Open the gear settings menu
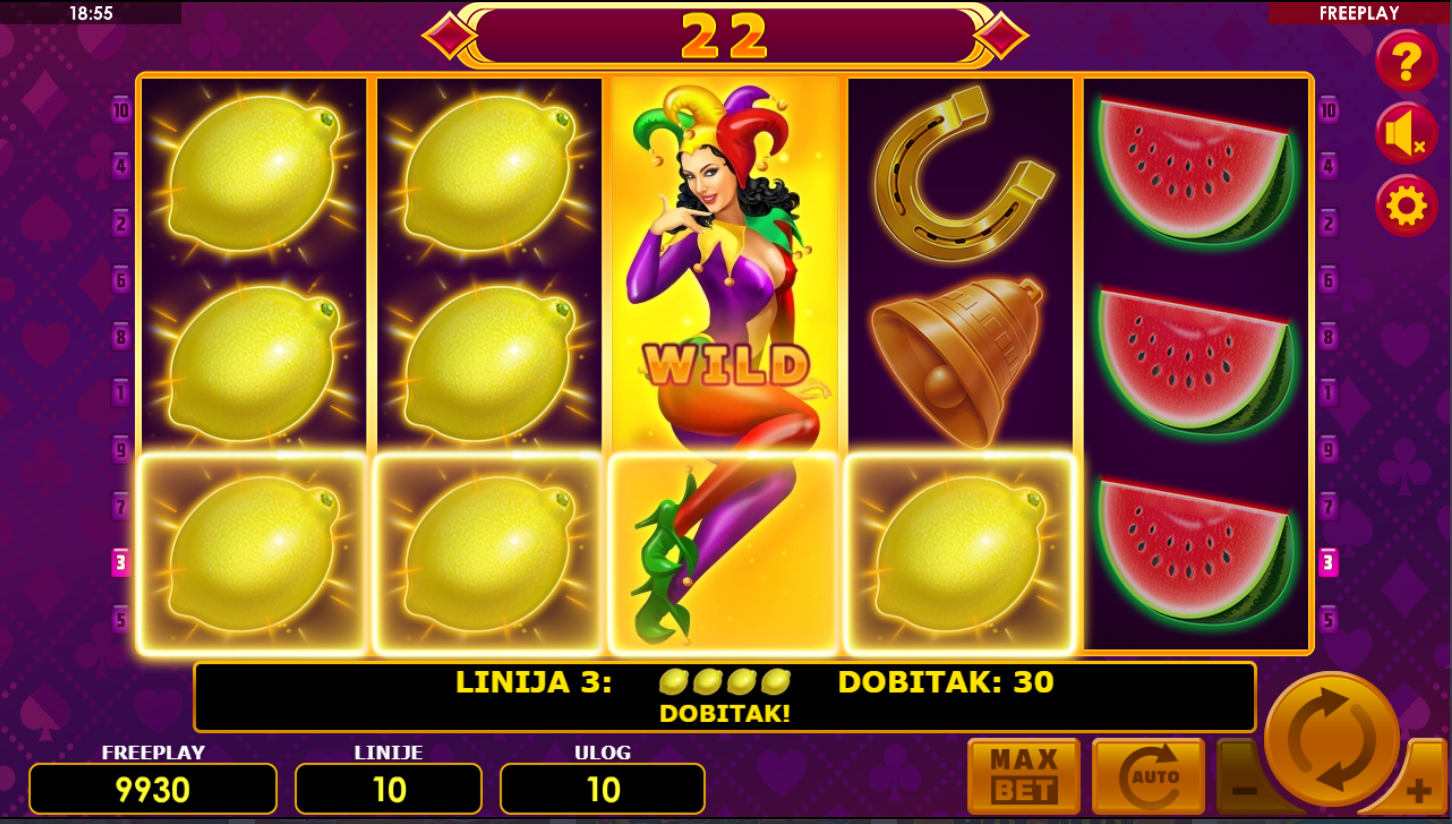 [x=1406, y=206]
